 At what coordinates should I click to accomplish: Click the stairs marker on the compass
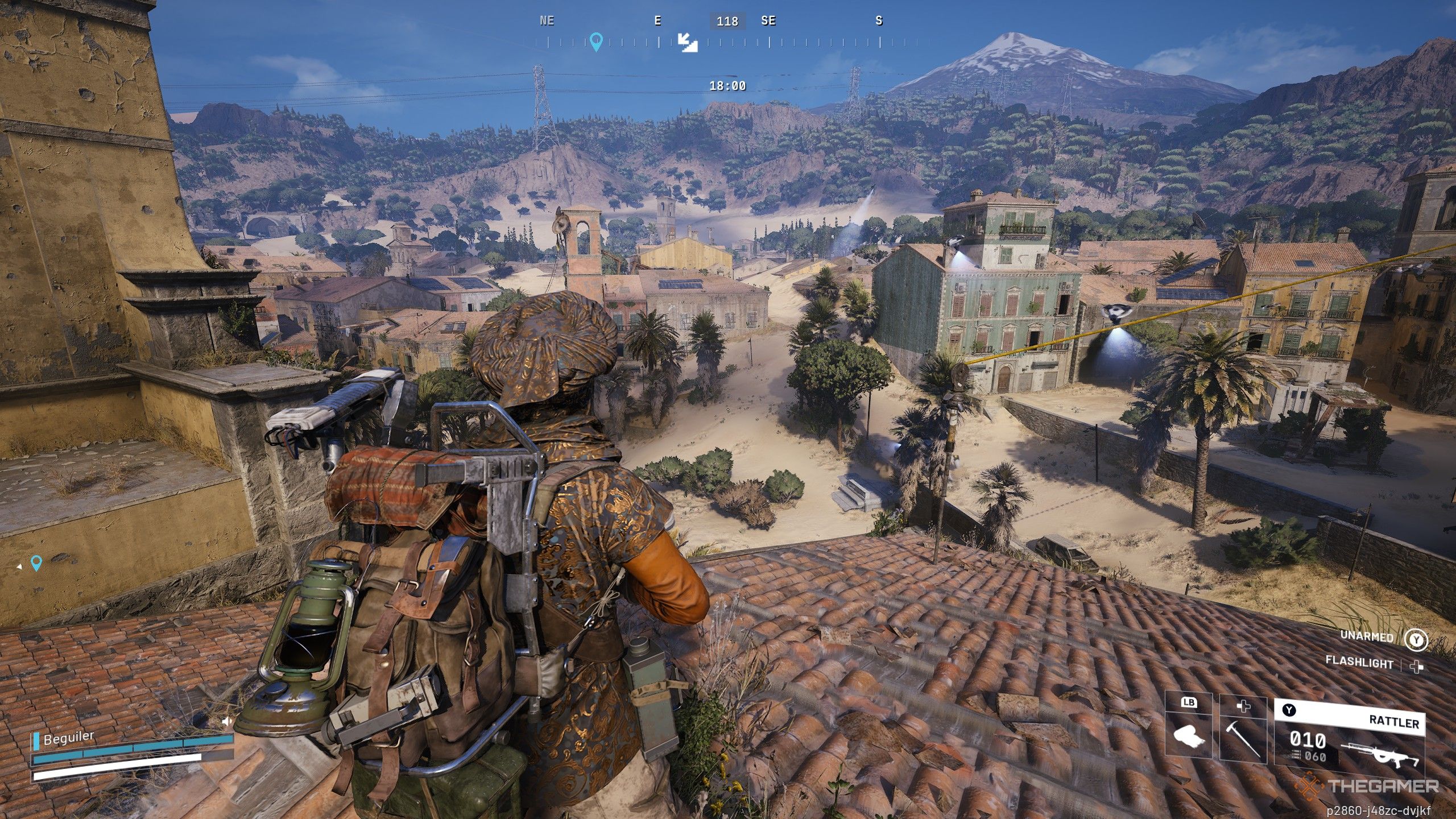[x=688, y=42]
